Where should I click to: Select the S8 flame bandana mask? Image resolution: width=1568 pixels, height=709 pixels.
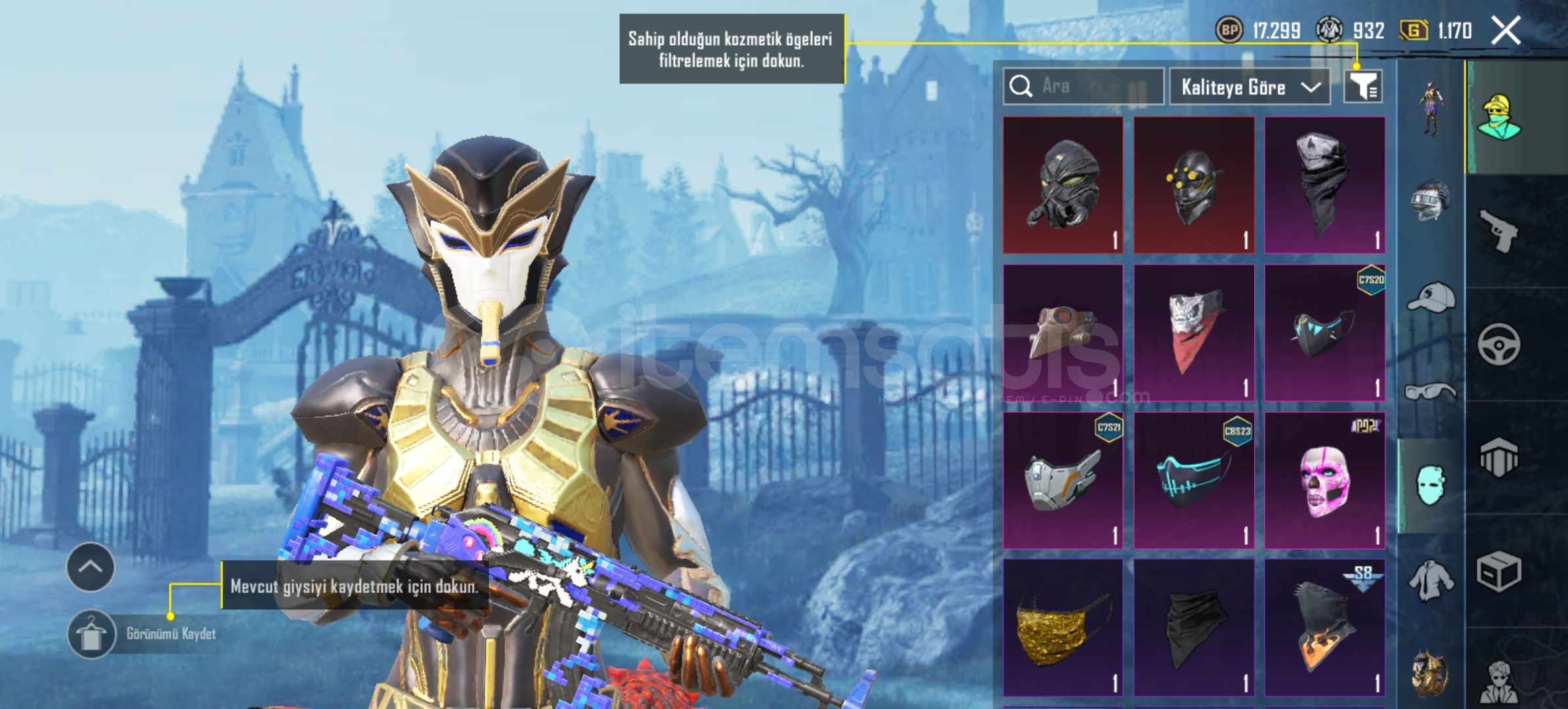point(1324,628)
